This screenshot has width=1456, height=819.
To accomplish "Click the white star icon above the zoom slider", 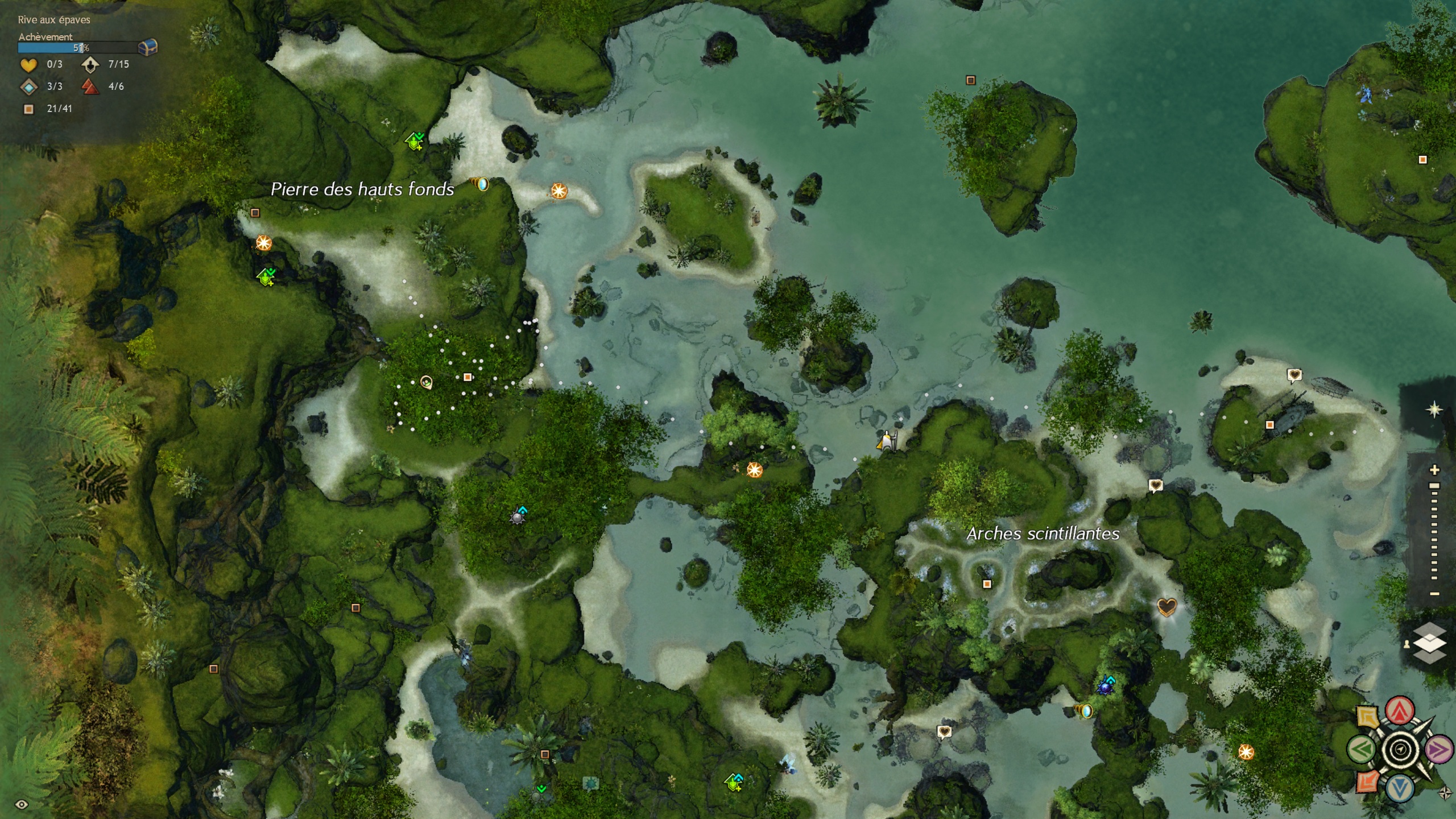I will [1434, 409].
